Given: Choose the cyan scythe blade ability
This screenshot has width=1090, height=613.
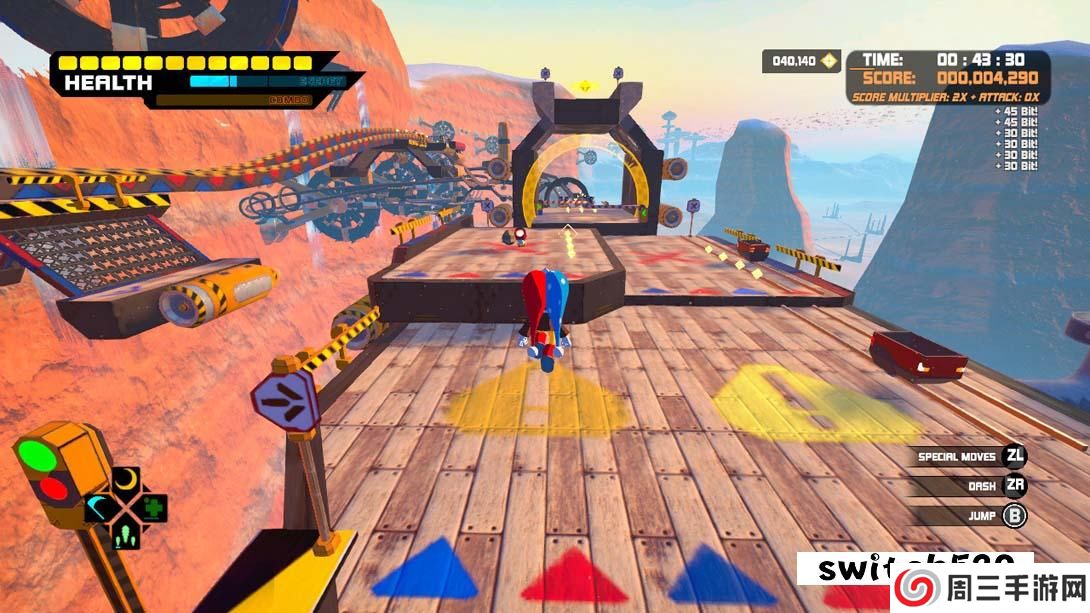Looking at the screenshot, I should pos(100,507).
